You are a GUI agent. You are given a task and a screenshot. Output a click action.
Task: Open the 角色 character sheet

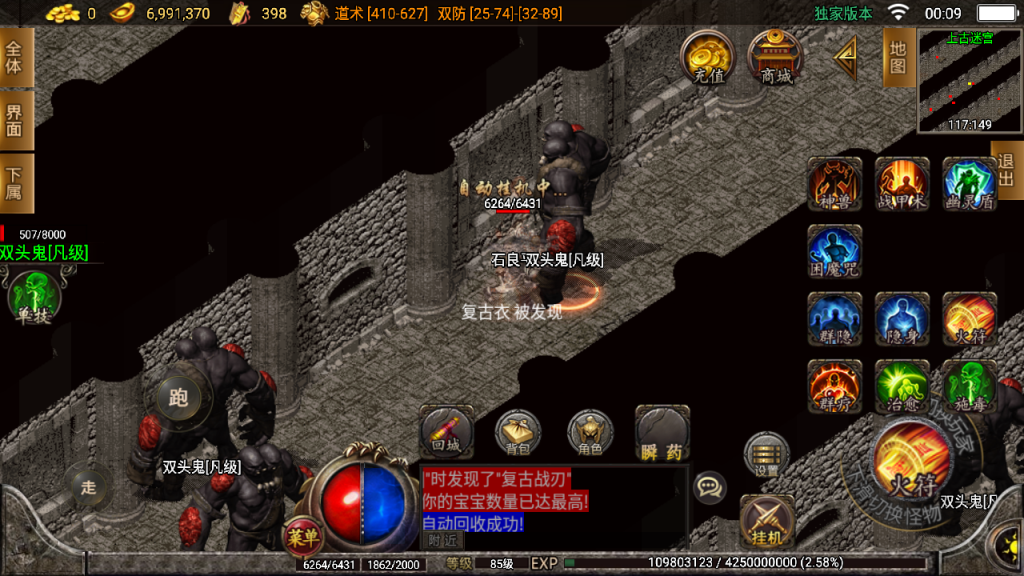point(590,433)
